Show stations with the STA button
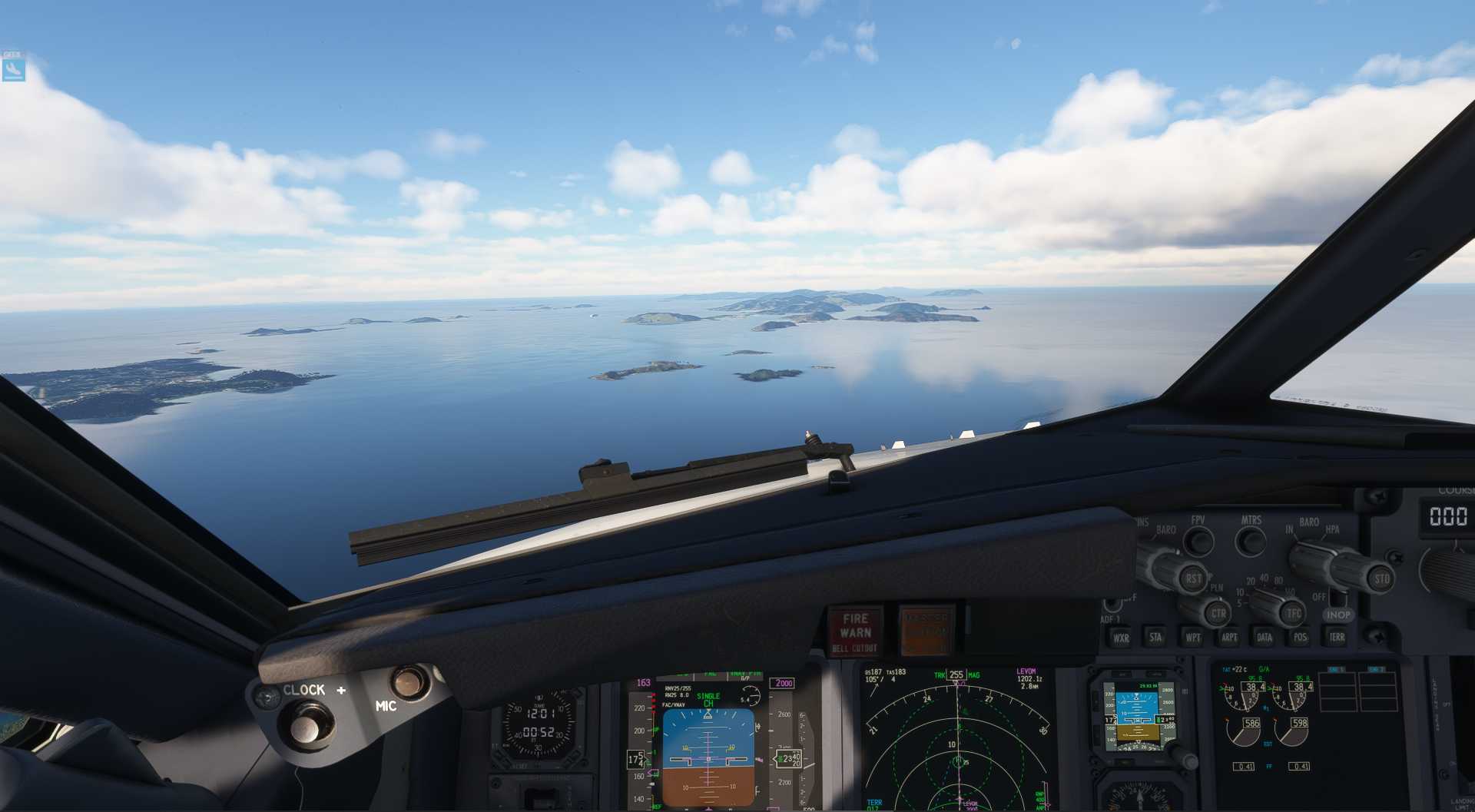This screenshot has width=1475, height=812. (x=1155, y=637)
